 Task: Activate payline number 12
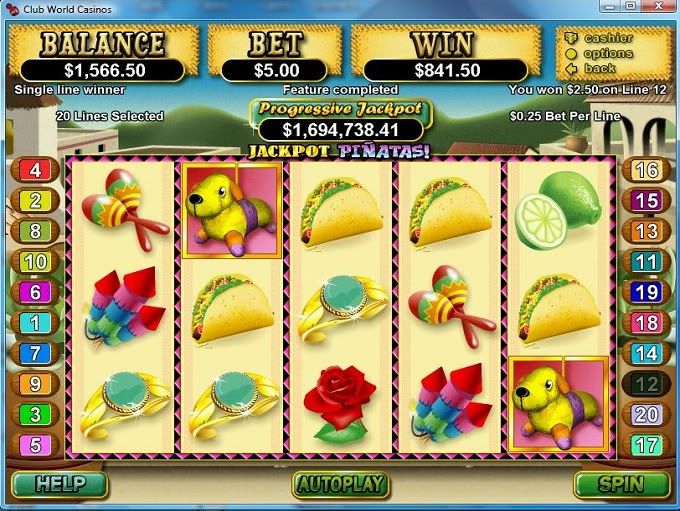coord(646,383)
